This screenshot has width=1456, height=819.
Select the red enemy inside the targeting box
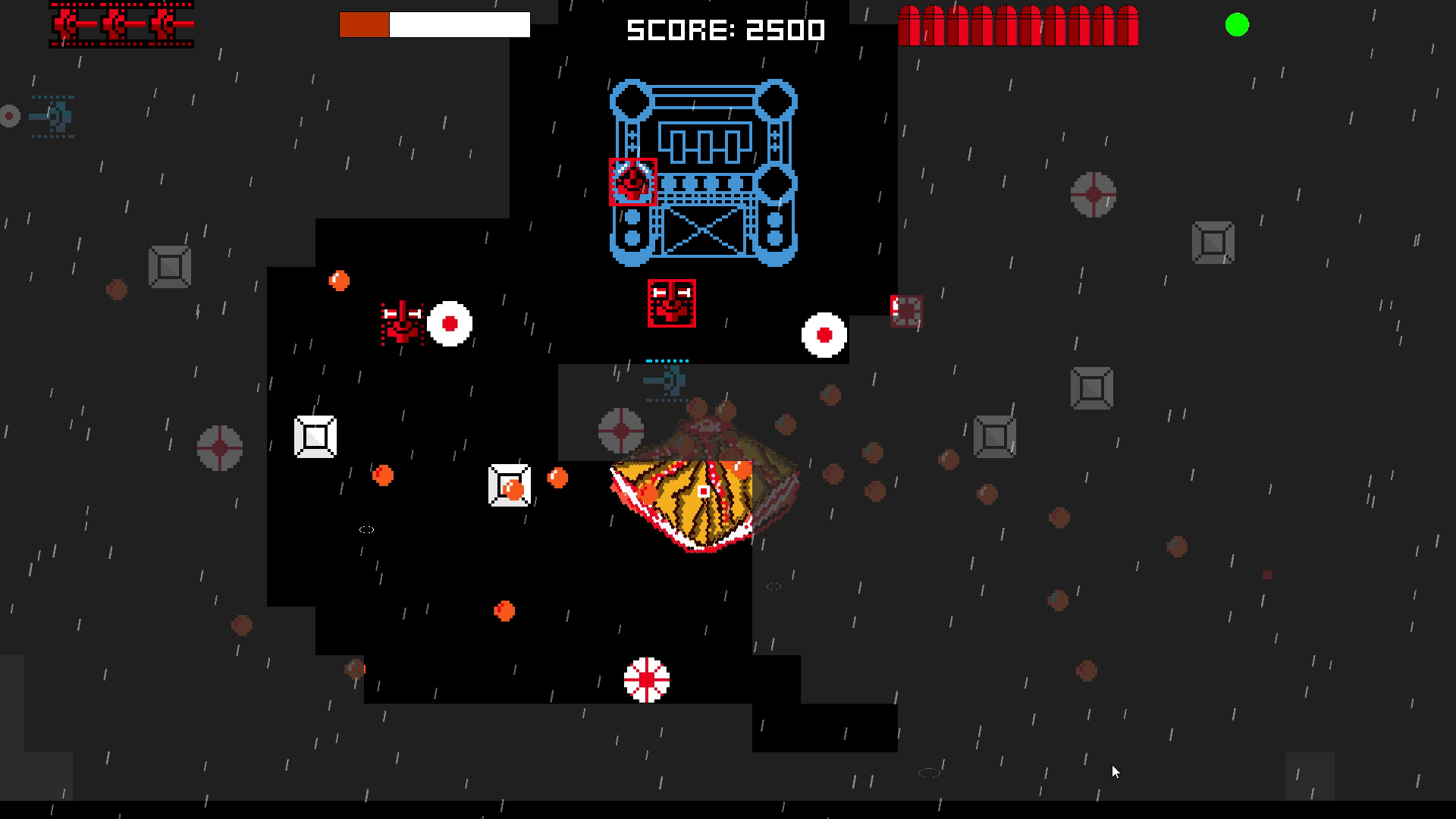point(632,182)
